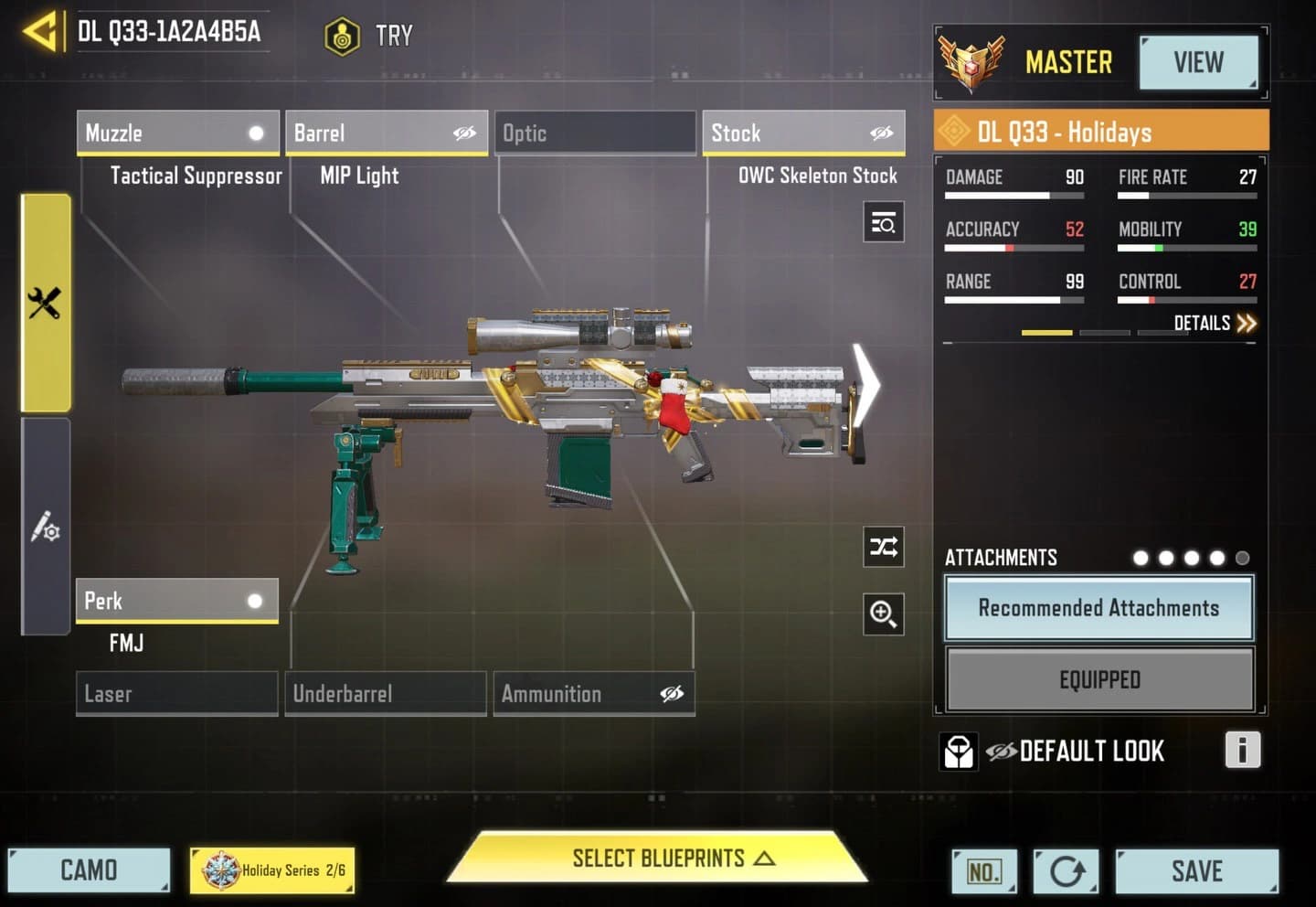
Task: Click the Equipped button
Action: 1099,679
